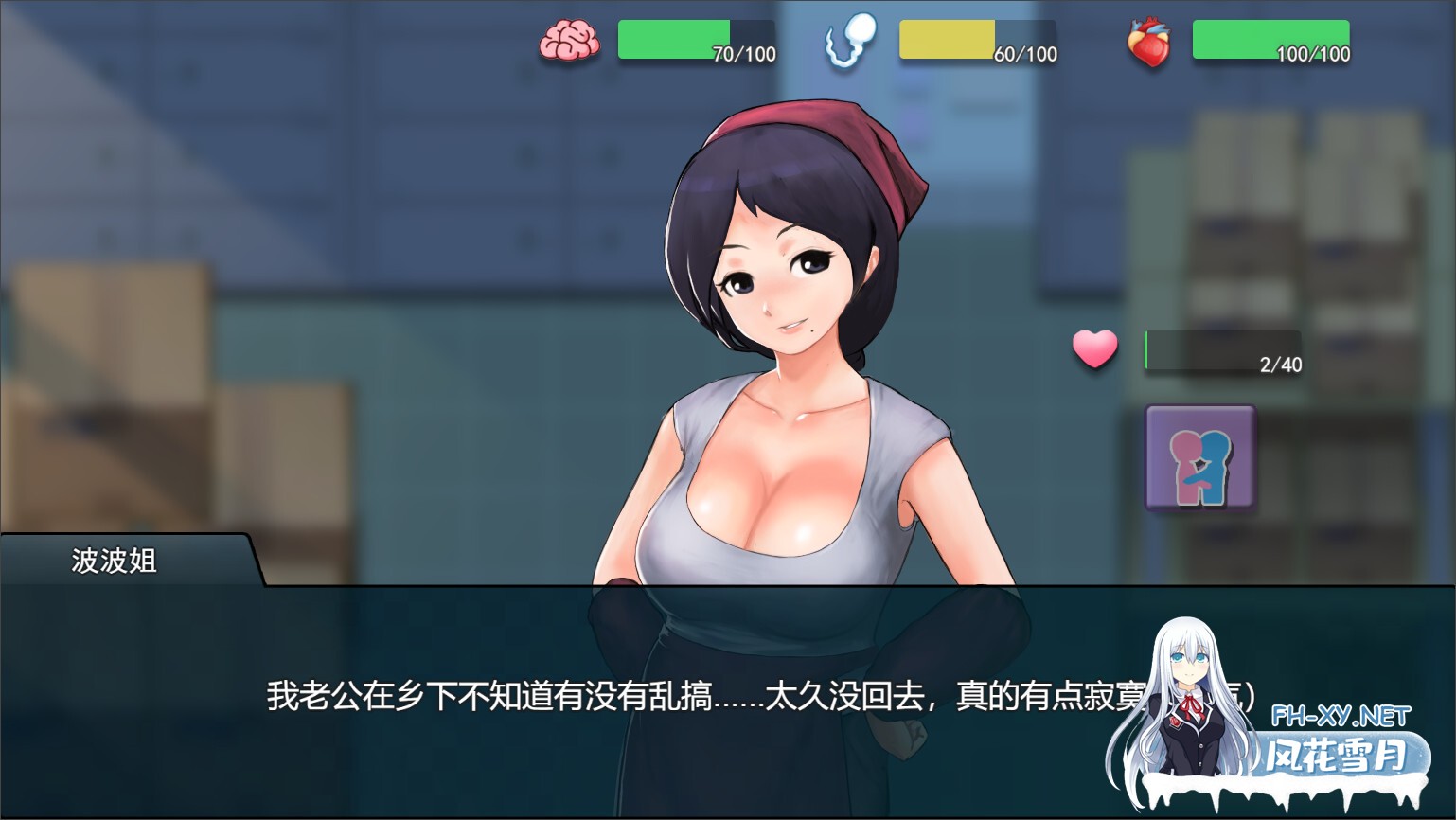Click the anatomical heart health icon
The image size is (1456, 820).
coord(1148,40)
